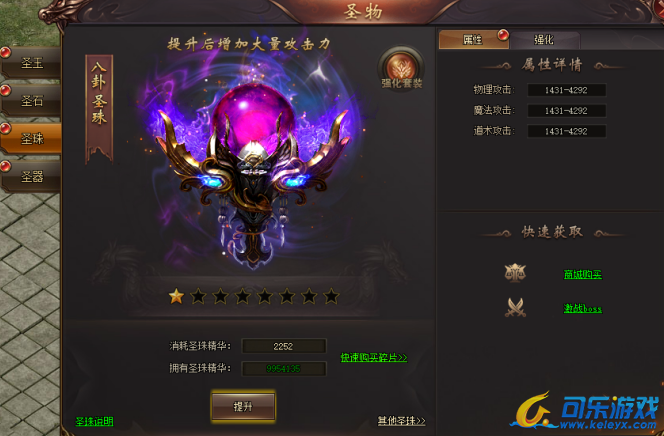The width and height of the screenshot is (664, 436).
Task: Switch to the 属性 tab
Action: 472,40
